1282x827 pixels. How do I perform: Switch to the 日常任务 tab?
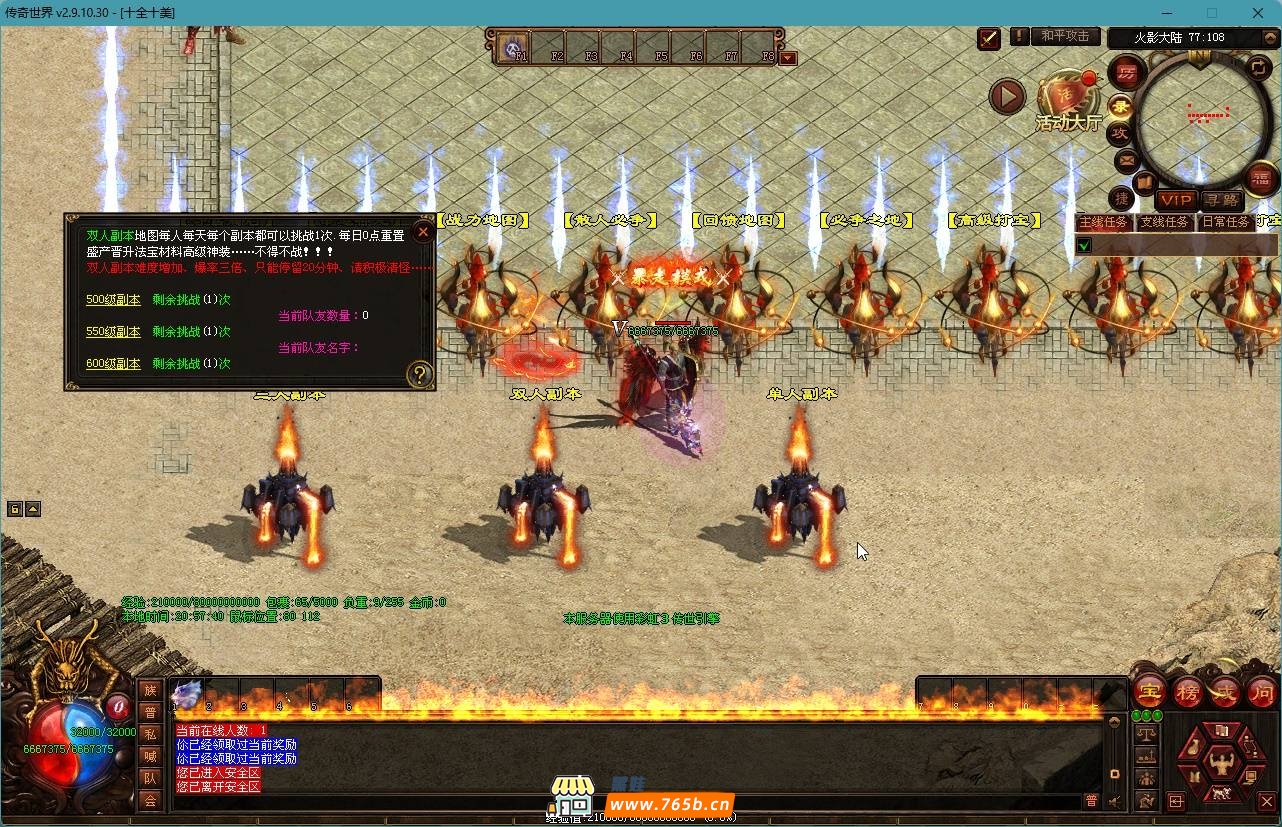[x=1226, y=222]
